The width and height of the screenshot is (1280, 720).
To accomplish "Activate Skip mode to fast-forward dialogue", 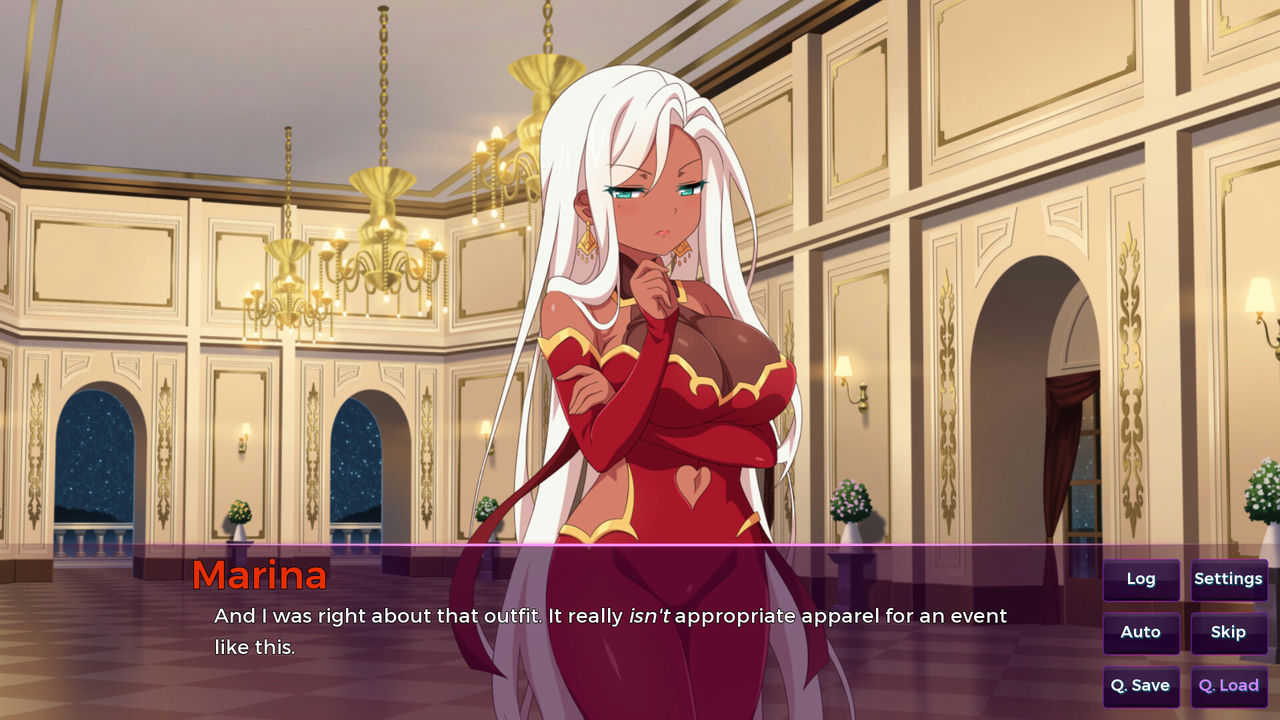I will click(x=1228, y=632).
